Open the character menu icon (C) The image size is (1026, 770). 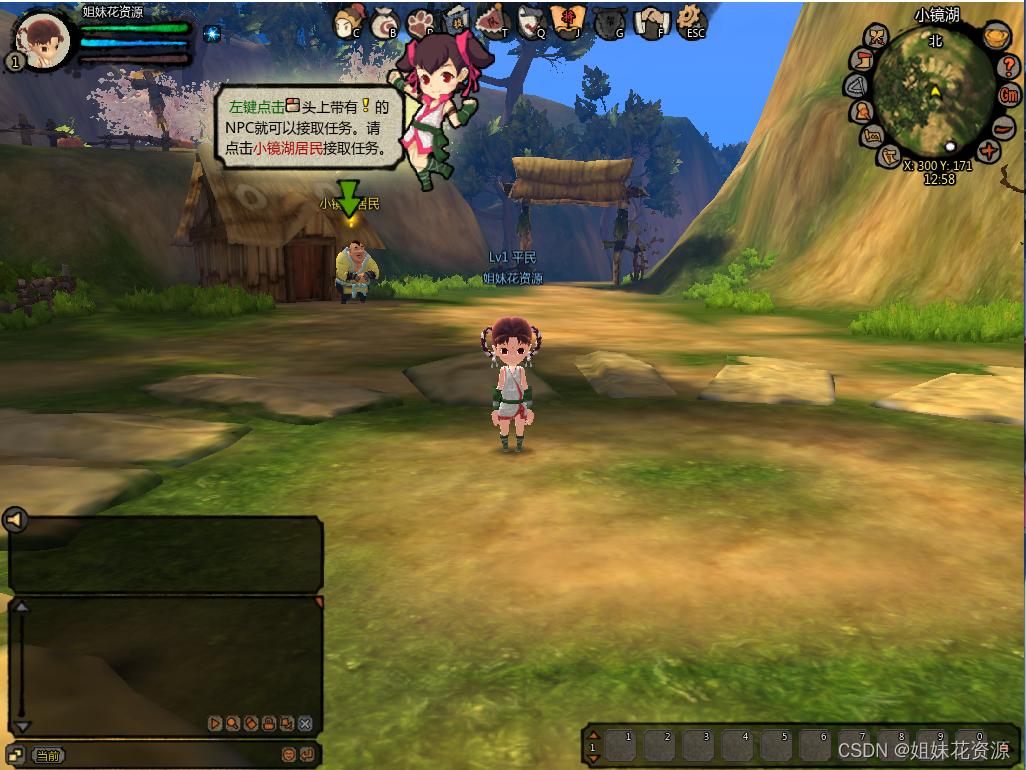pyautogui.click(x=348, y=21)
